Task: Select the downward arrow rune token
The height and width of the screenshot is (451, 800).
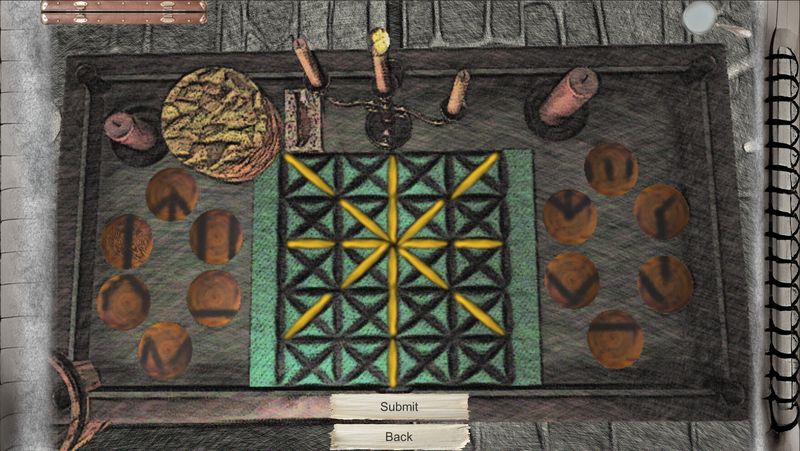Action: [x=571, y=216]
